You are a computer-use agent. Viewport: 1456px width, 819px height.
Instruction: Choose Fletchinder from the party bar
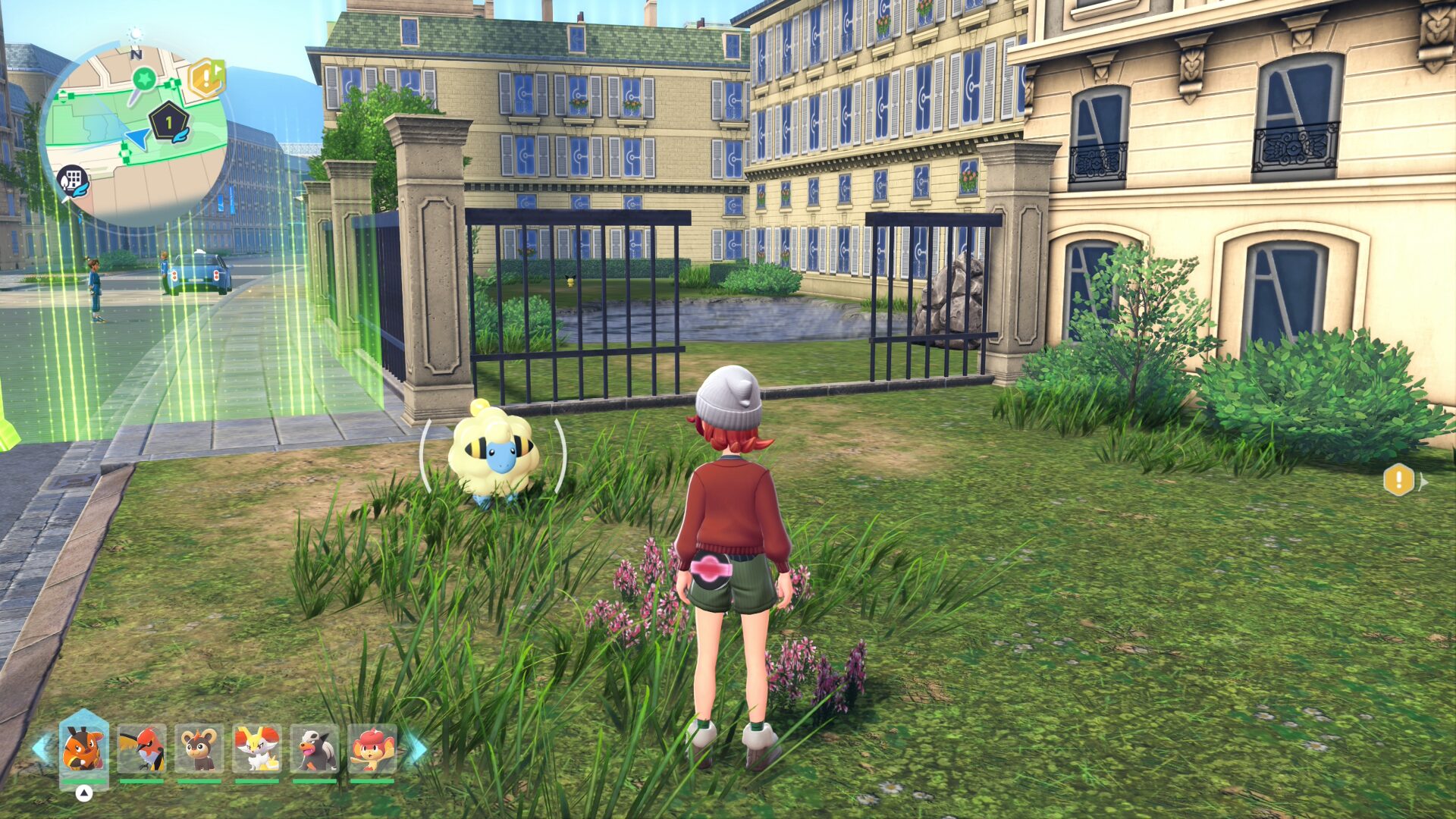(x=141, y=748)
